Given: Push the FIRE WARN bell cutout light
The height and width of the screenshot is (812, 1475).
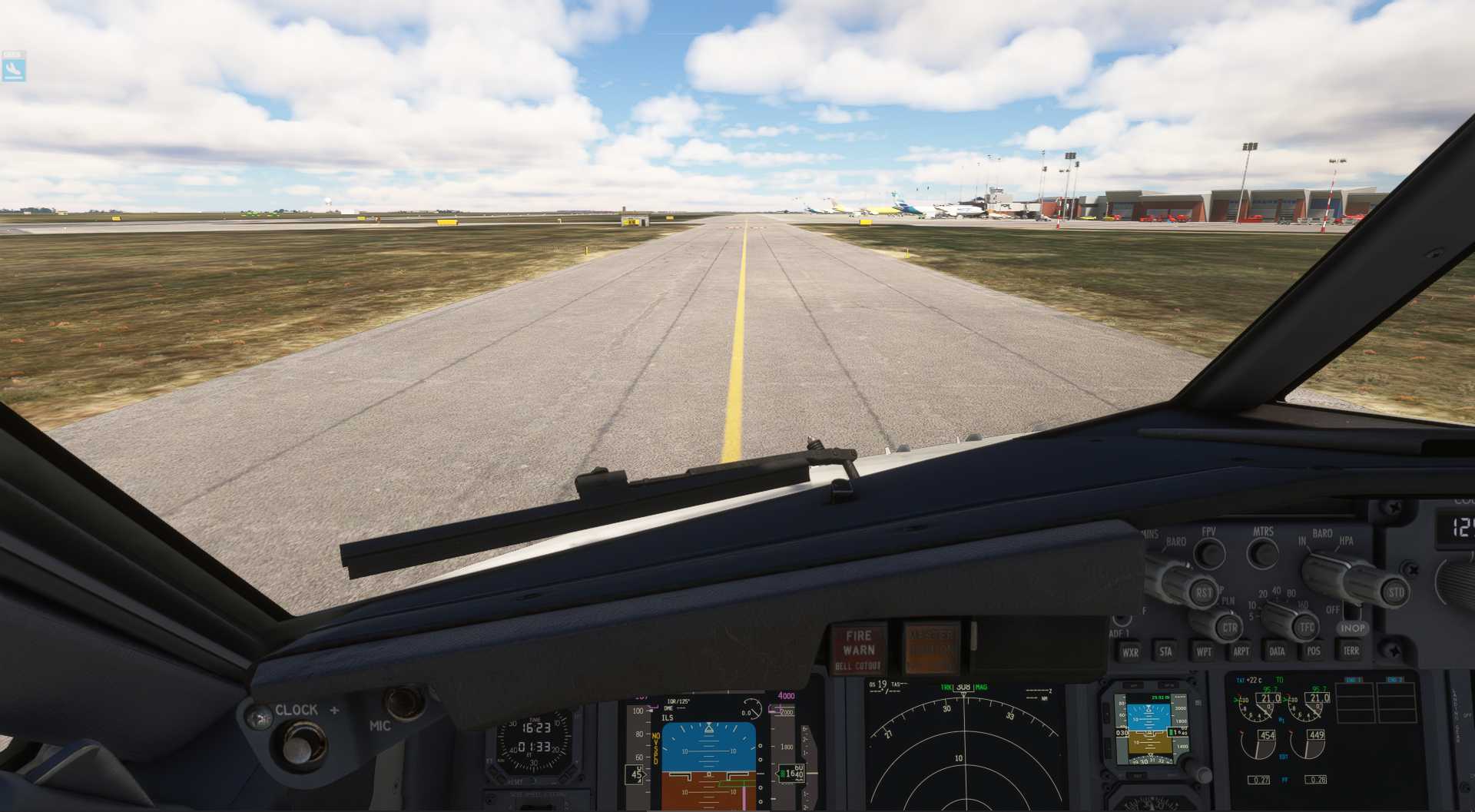Looking at the screenshot, I should [x=858, y=649].
